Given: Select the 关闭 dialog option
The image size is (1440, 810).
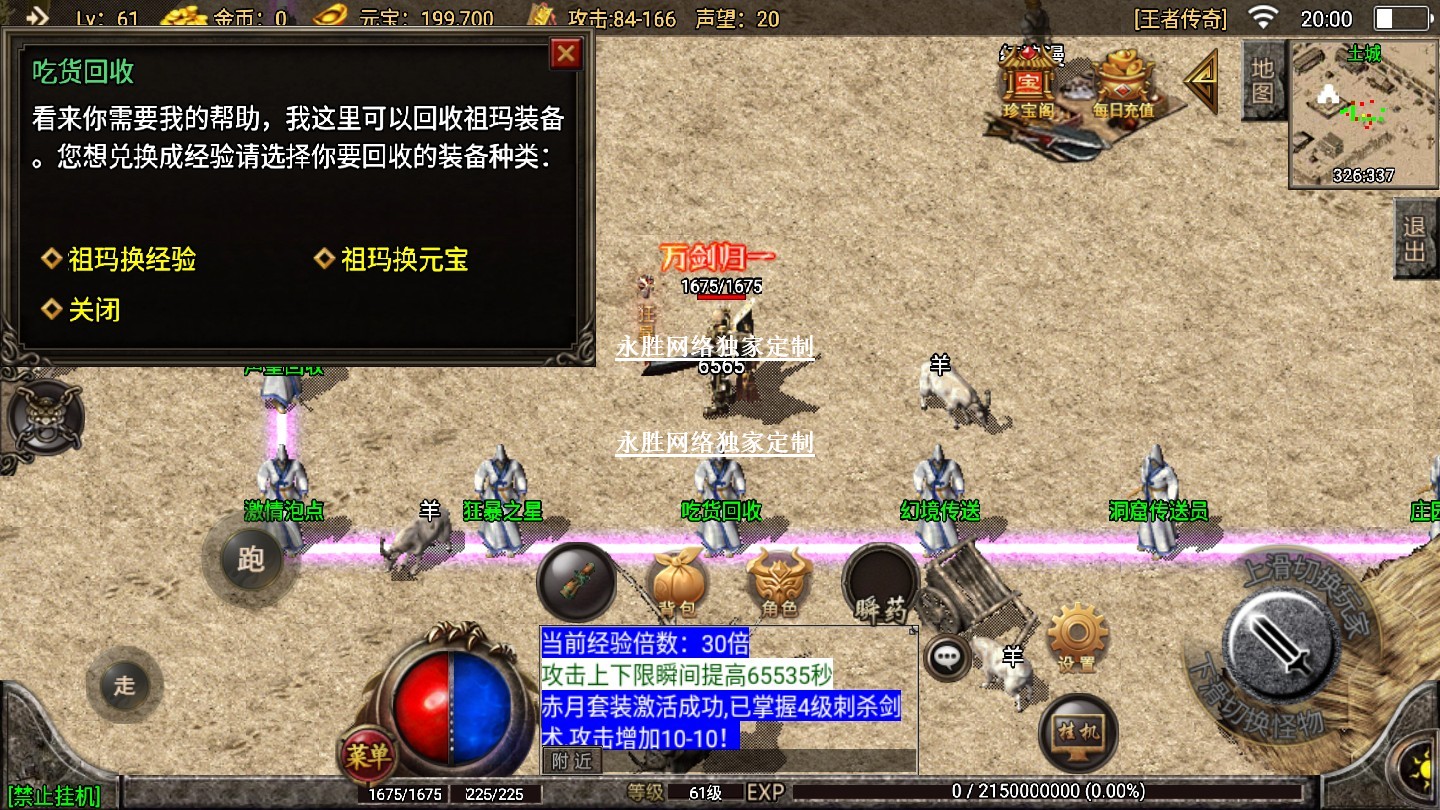Looking at the screenshot, I should point(93,310).
